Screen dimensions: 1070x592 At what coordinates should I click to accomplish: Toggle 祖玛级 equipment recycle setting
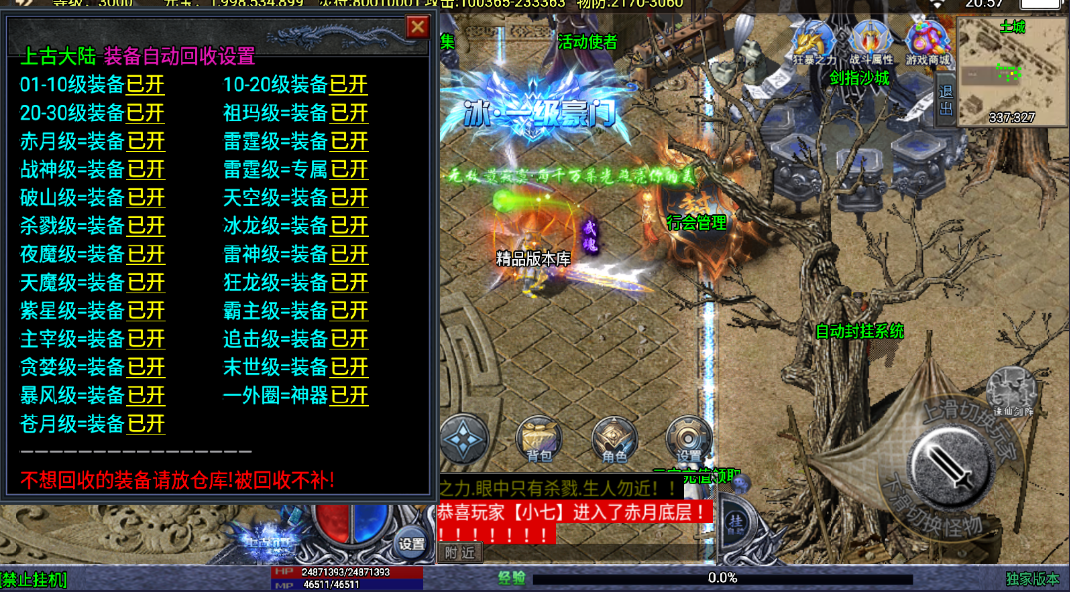coord(349,113)
